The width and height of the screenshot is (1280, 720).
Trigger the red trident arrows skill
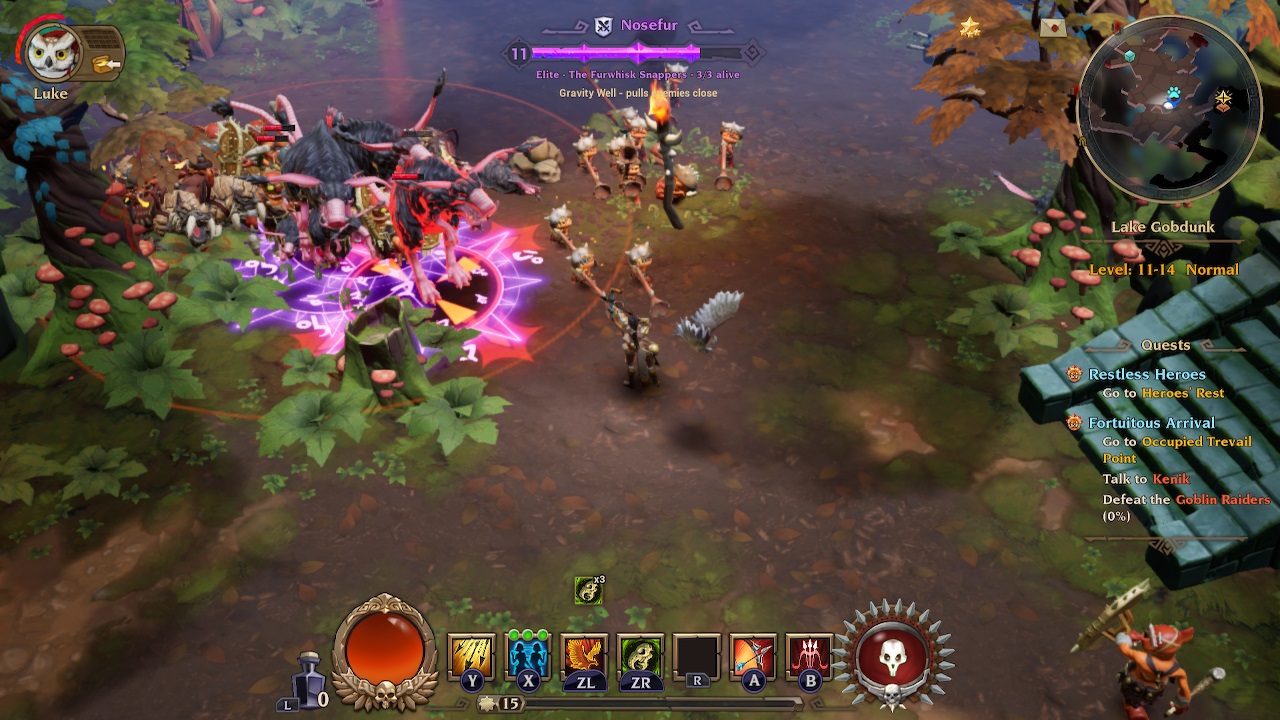pyautogui.click(x=810, y=657)
